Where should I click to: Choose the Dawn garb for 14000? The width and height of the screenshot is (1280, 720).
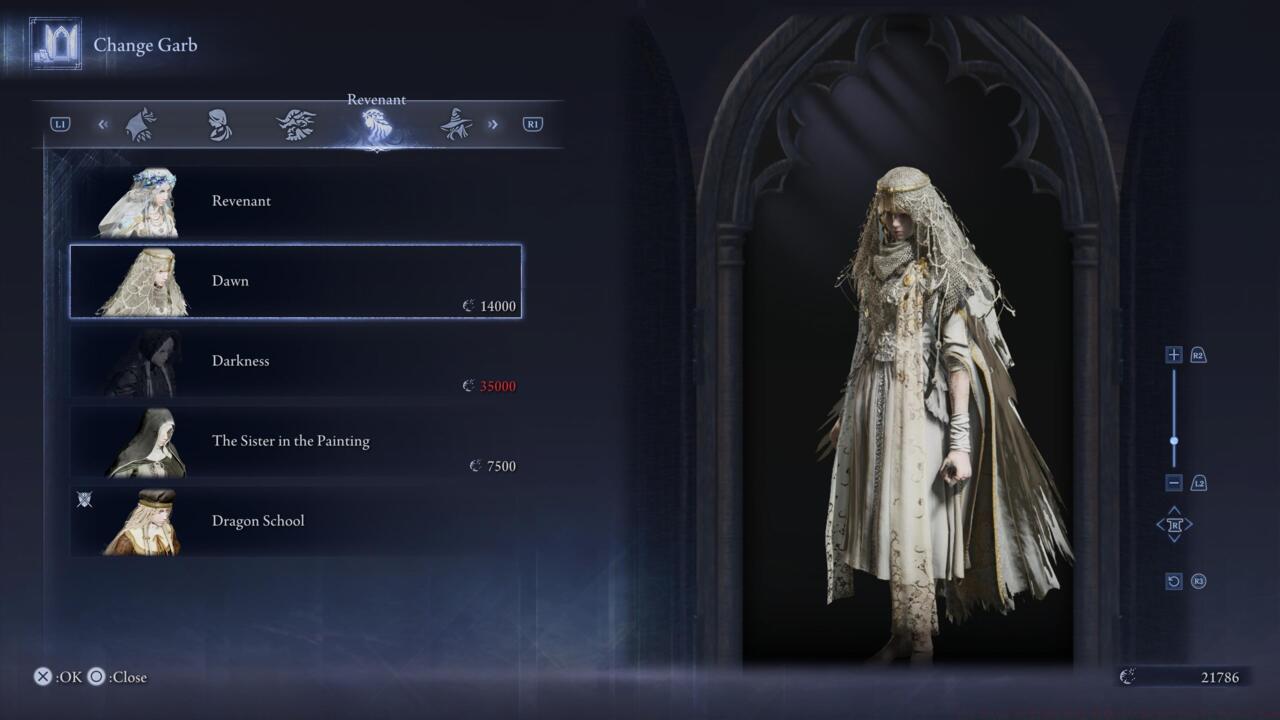coord(295,281)
